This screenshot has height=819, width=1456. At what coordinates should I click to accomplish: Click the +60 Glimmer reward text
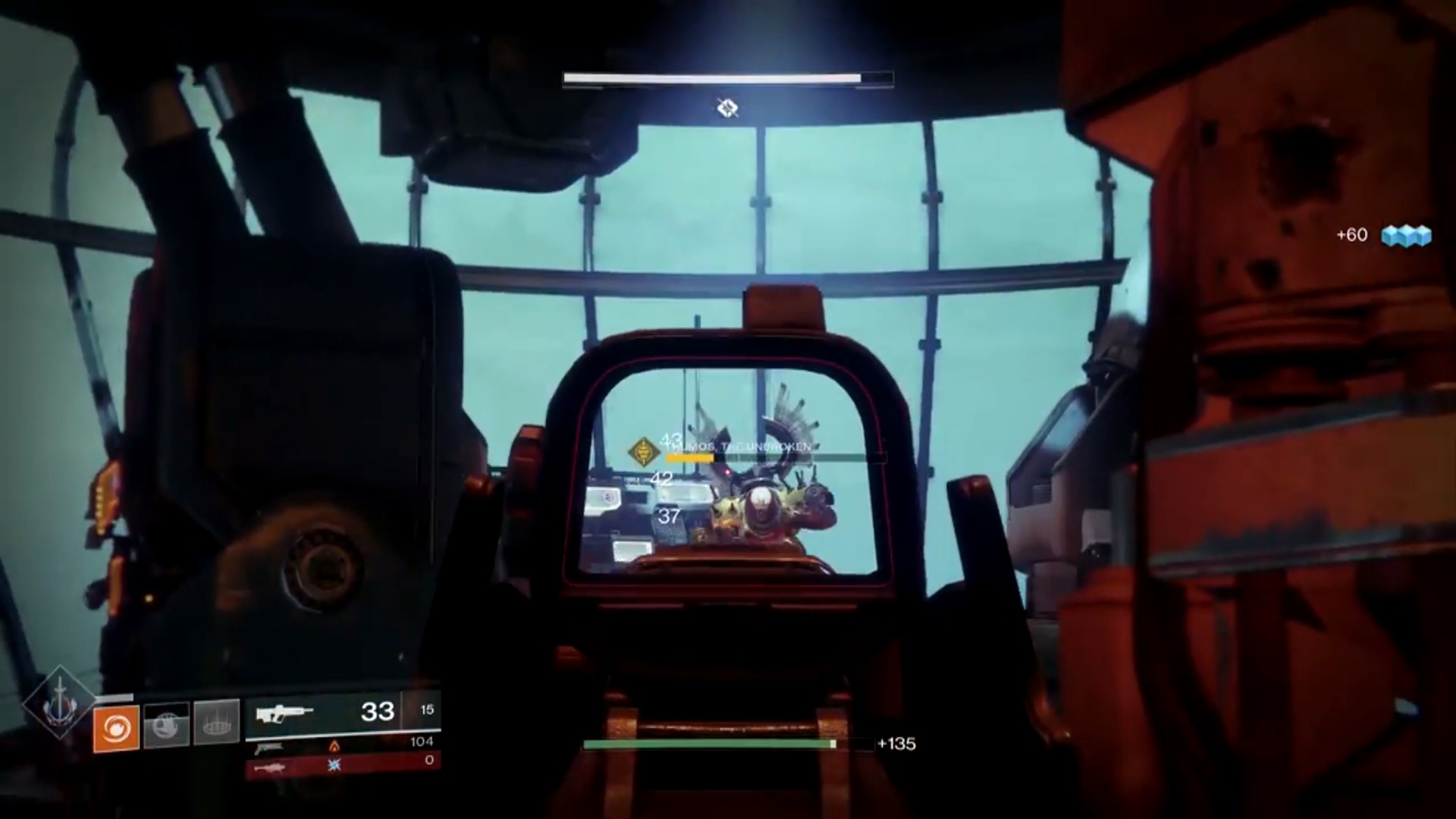point(1354,234)
